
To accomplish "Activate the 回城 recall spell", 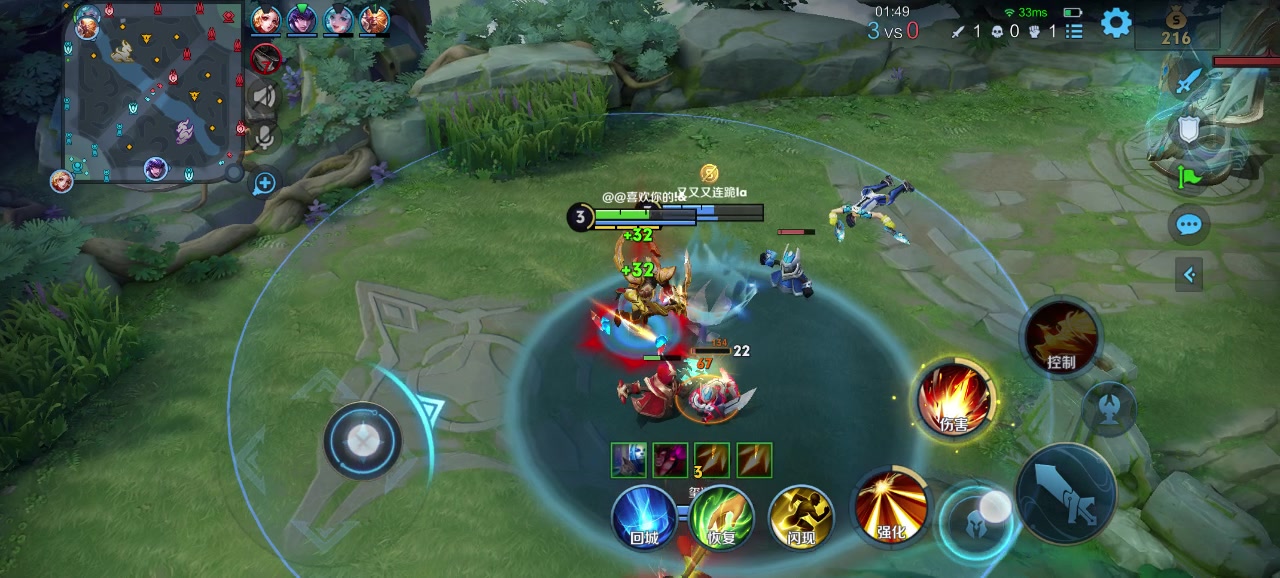I will click(x=644, y=517).
